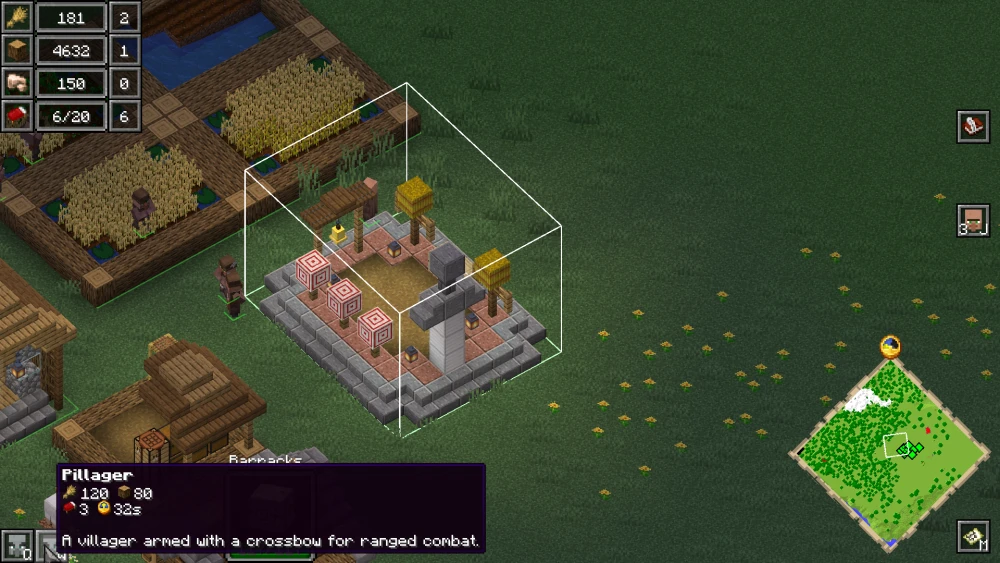Click the villager head idle worker button

tap(973, 219)
